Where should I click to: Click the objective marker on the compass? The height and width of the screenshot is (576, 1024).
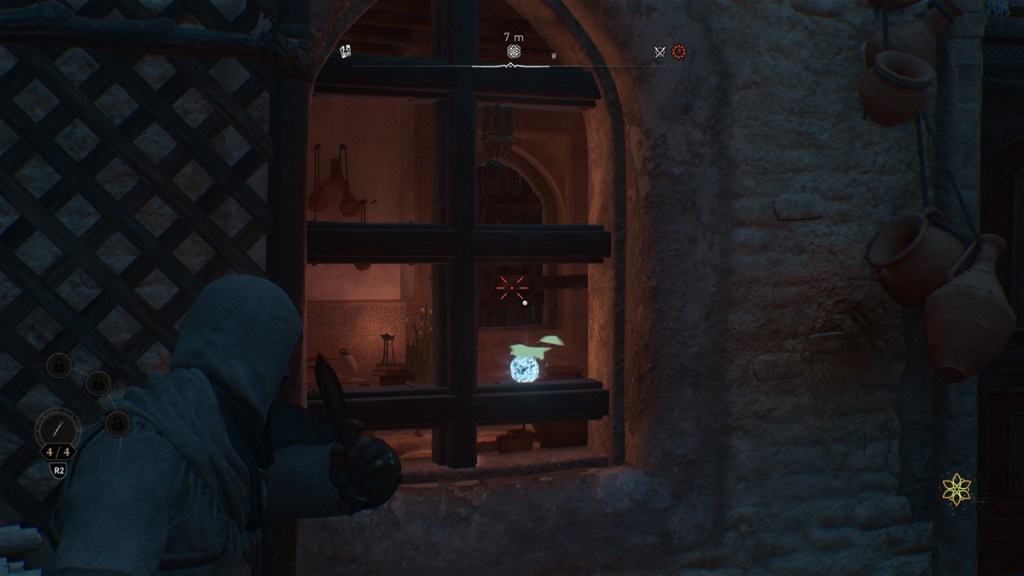pyautogui.click(x=513, y=51)
